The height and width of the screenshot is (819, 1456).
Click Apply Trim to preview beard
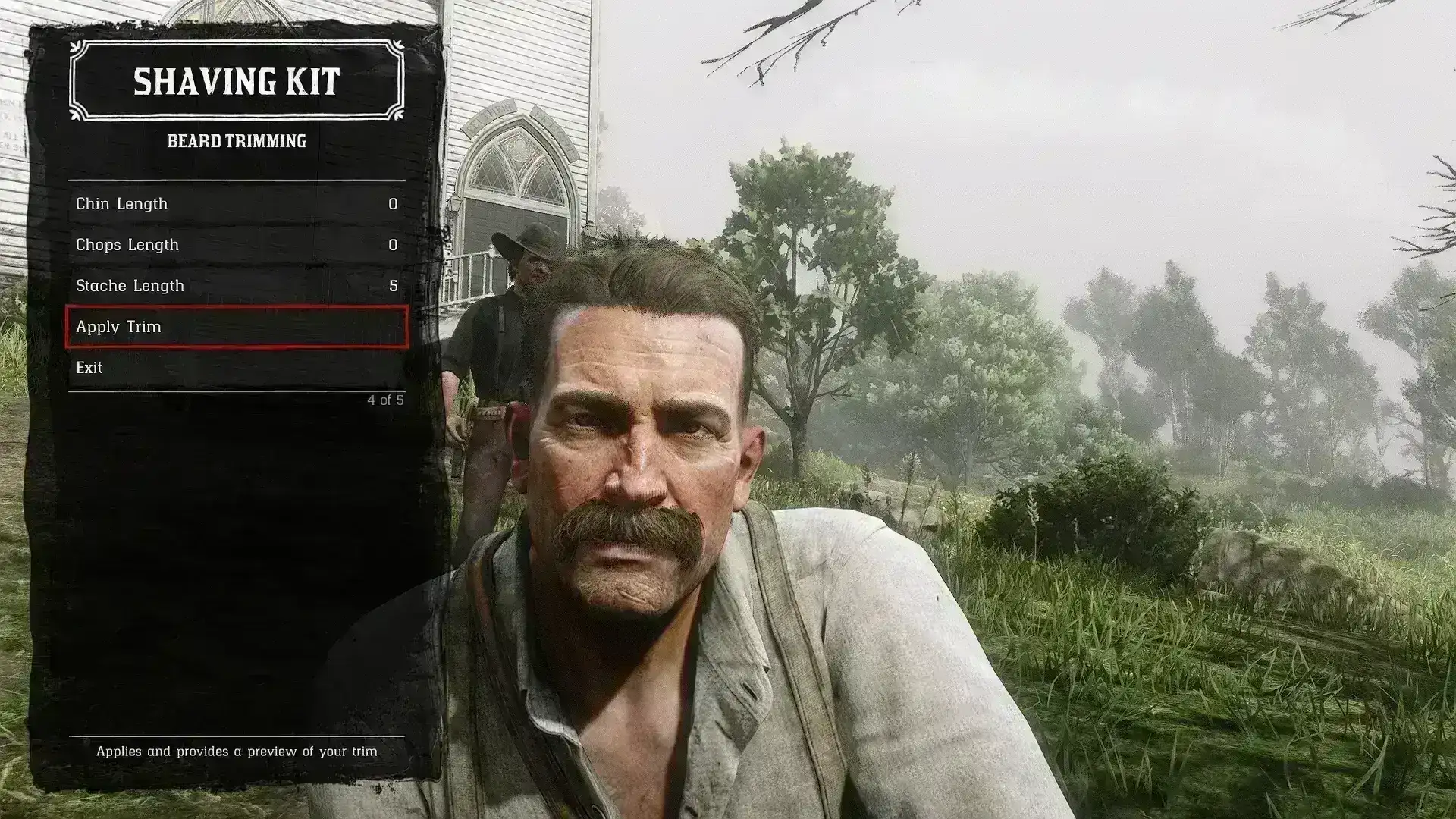(x=236, y=327)
